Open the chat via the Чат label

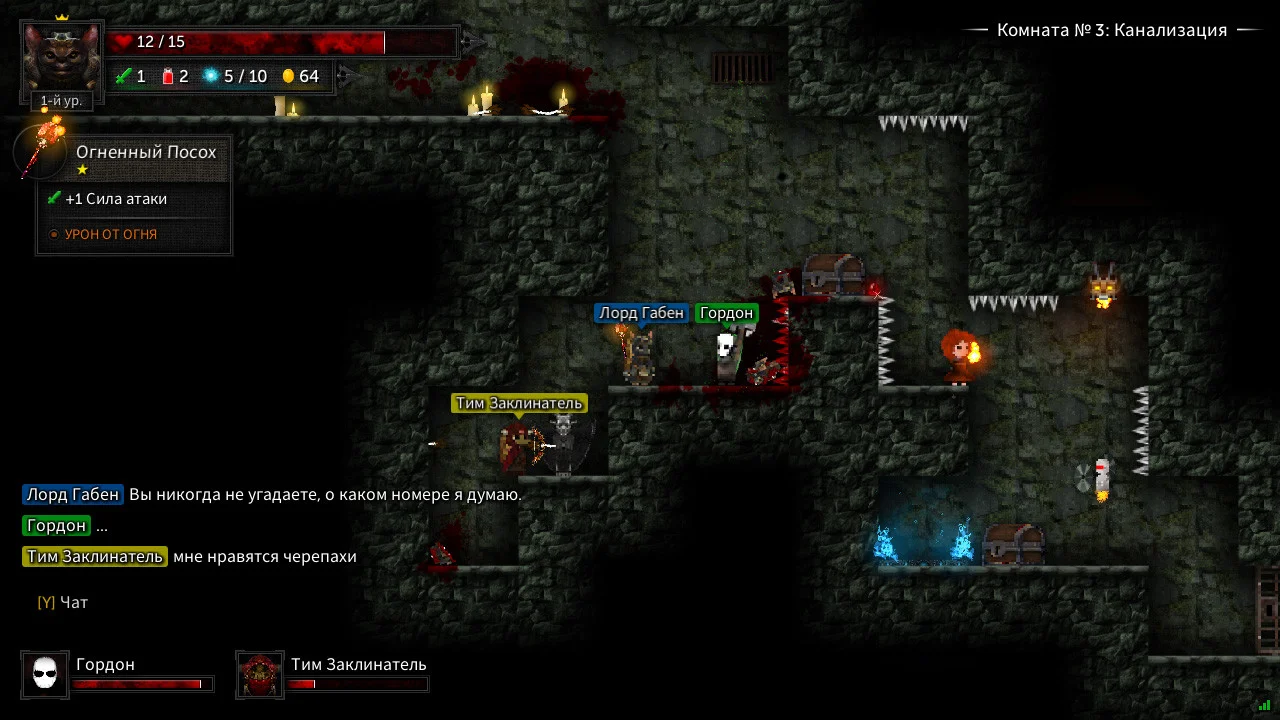[74, 603]
